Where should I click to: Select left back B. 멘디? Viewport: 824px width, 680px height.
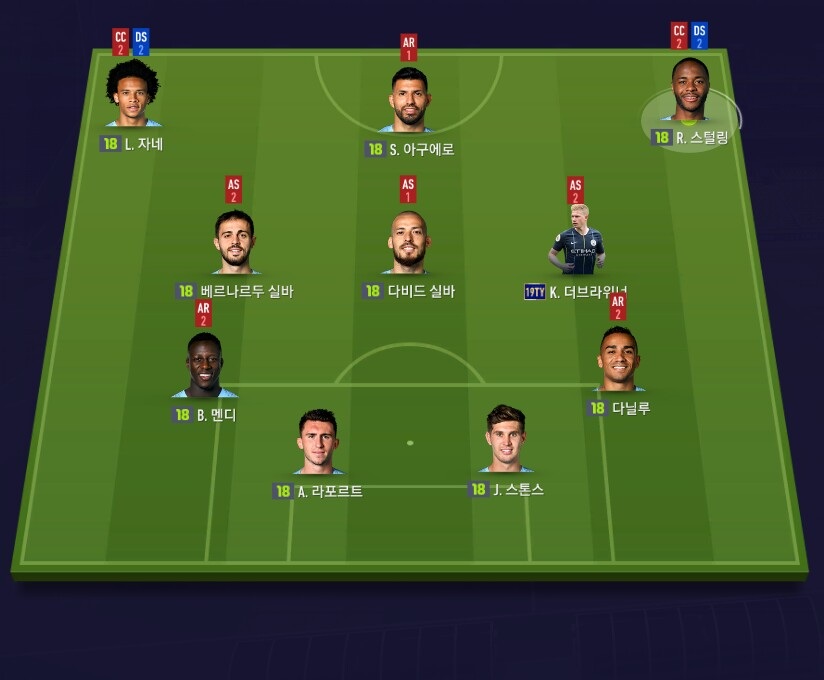pyautogui.click(x=204, y=366)
